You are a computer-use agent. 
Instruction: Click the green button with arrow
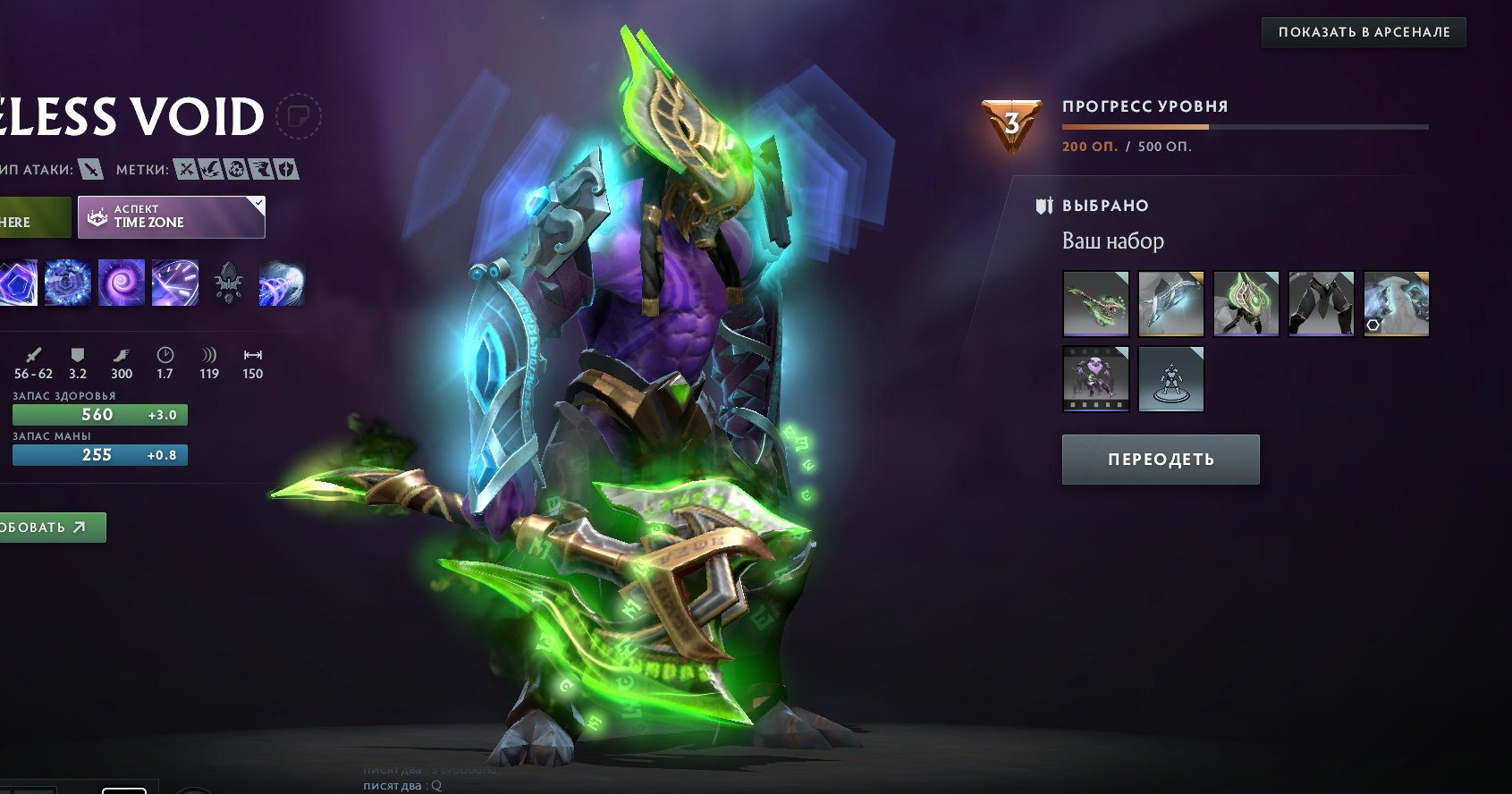coord(52,528)
